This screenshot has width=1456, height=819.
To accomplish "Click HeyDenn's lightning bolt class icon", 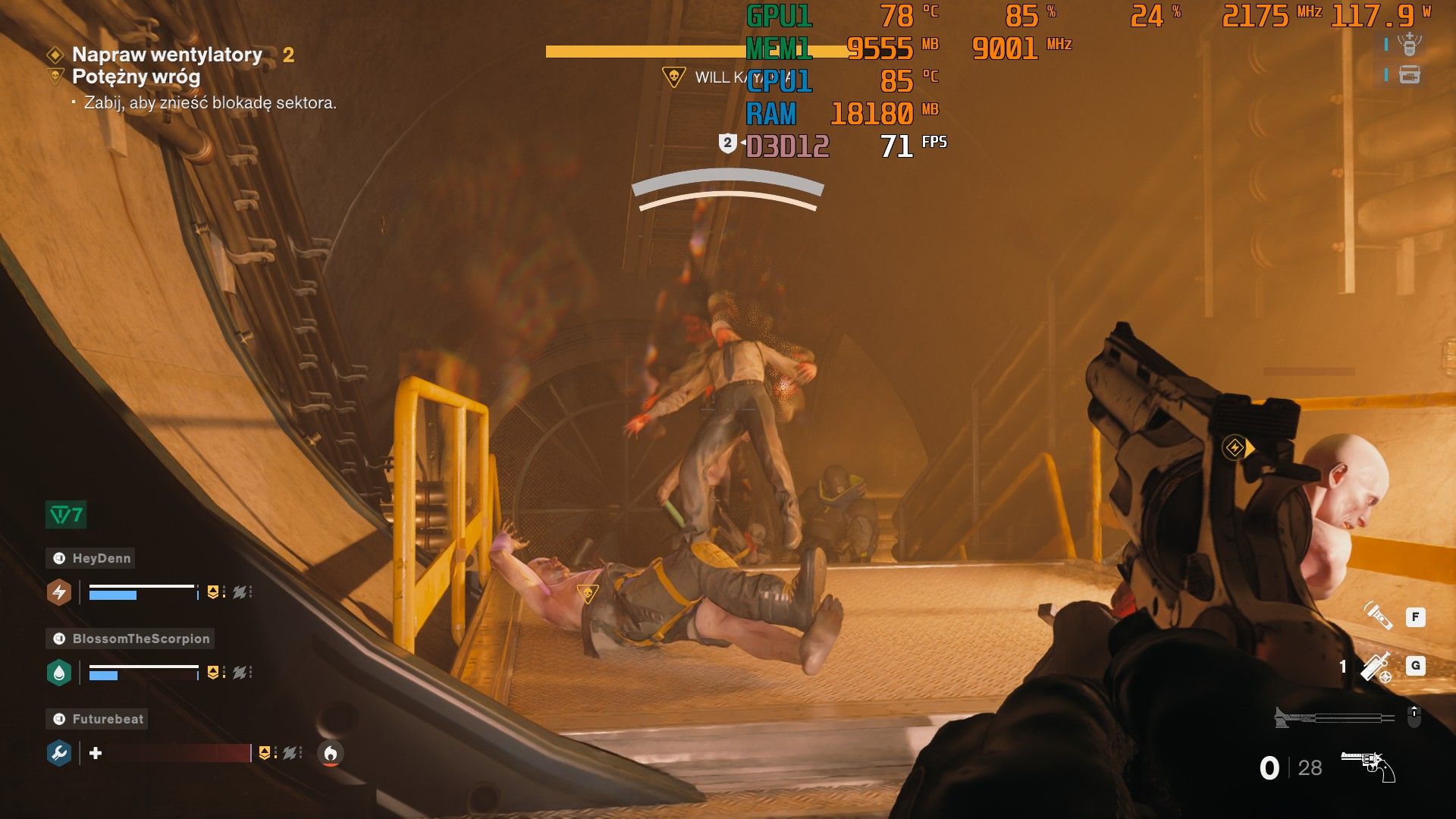I will pyautogui.click(x=59, y=592).
